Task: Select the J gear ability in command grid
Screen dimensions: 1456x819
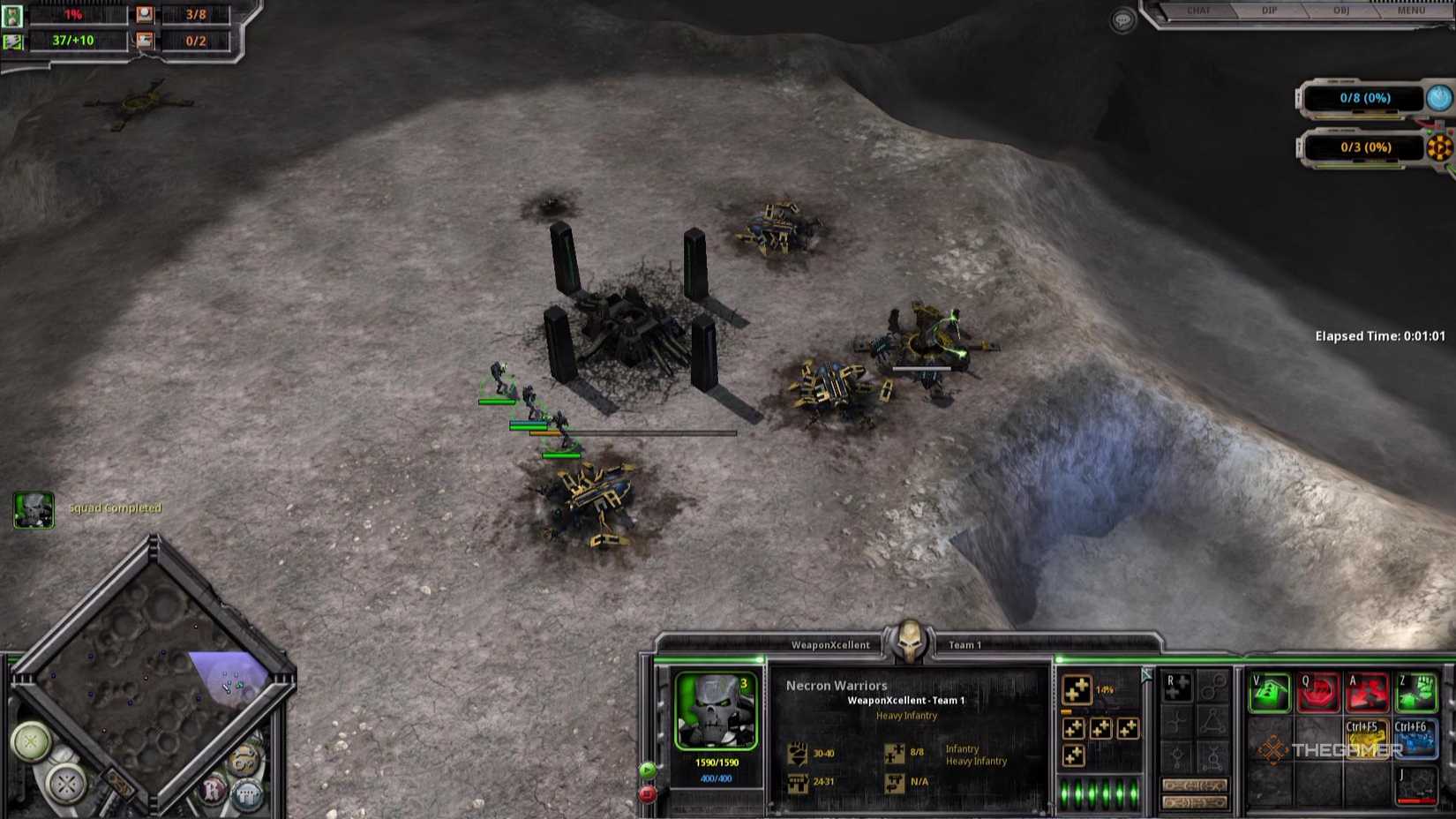Action: [x=1417, y=785]
